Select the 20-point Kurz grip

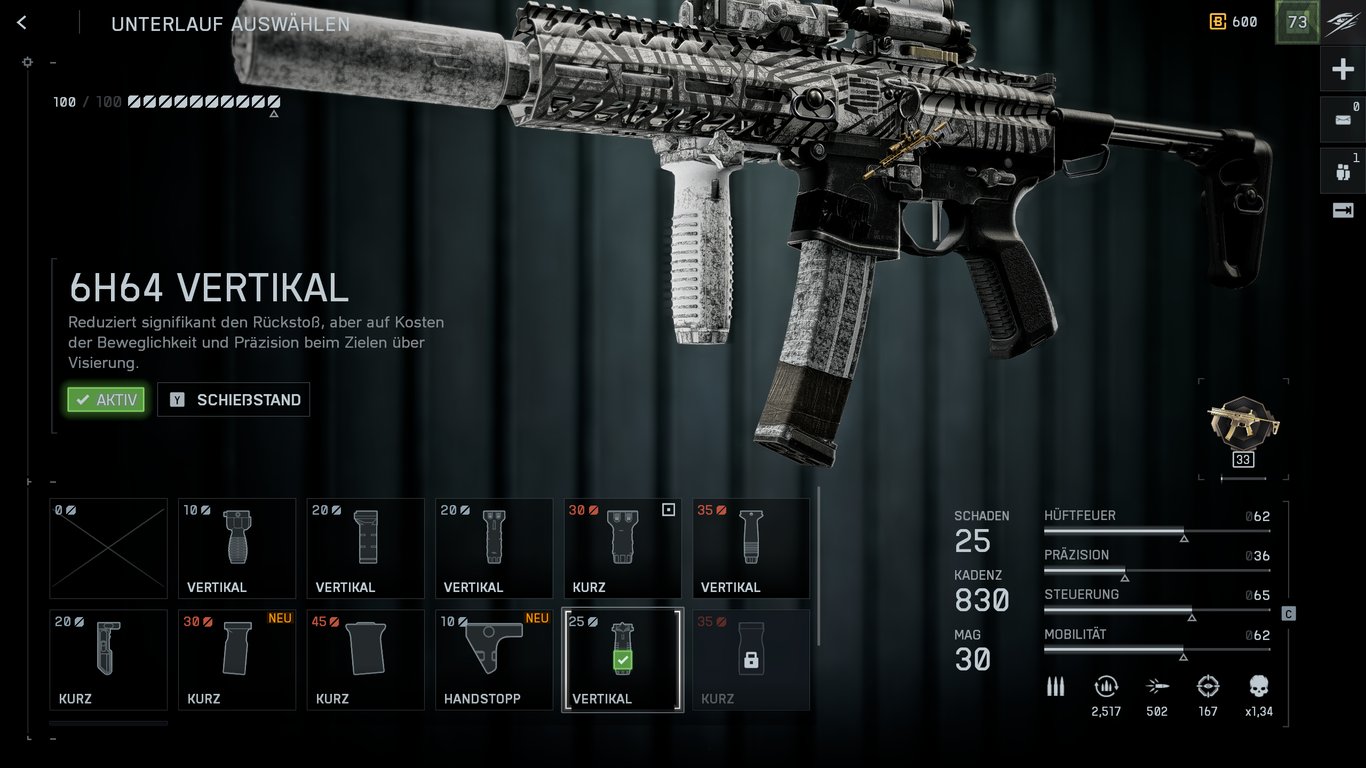click(x=108, y=659)
